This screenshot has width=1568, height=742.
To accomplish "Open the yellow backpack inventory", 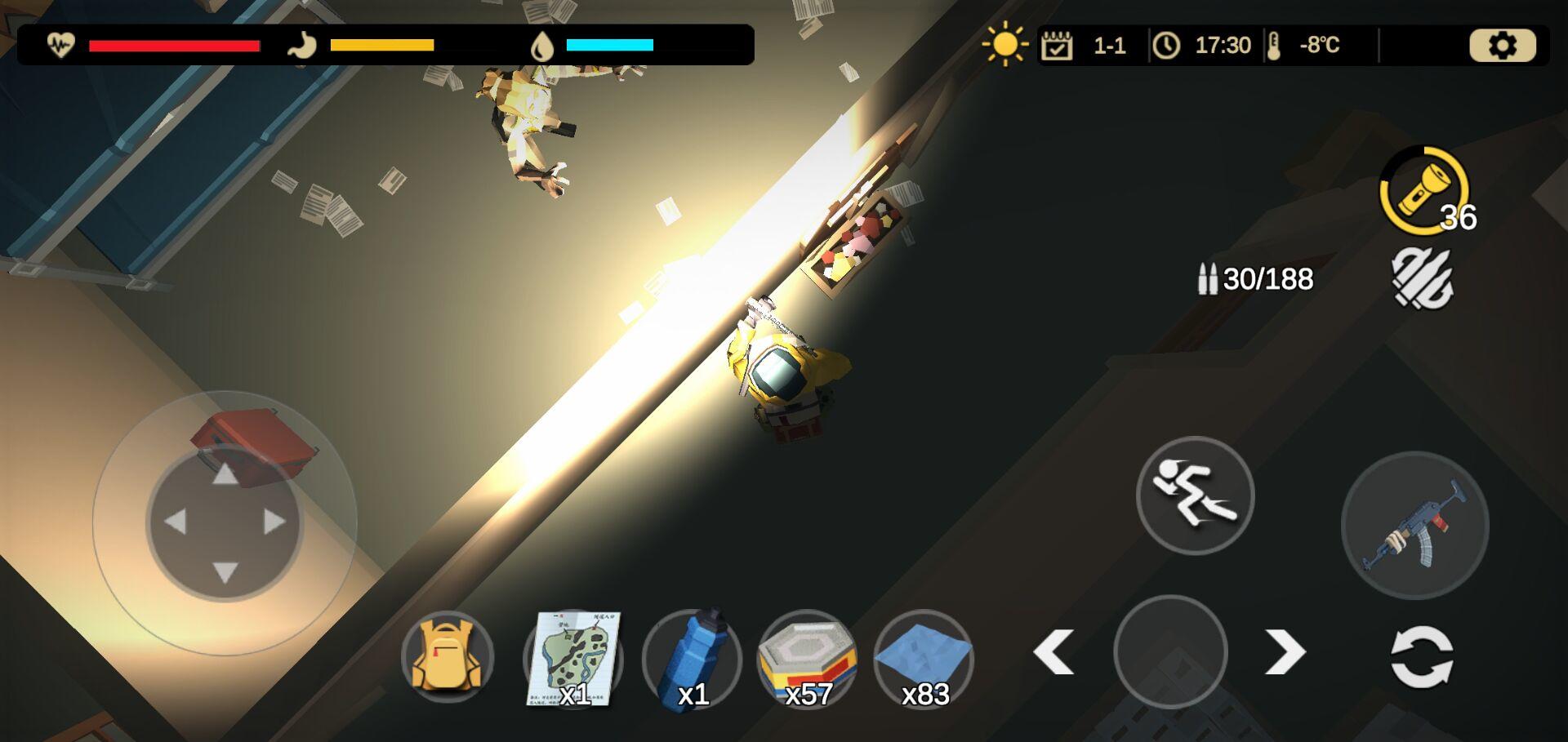I will pos(447,657).
